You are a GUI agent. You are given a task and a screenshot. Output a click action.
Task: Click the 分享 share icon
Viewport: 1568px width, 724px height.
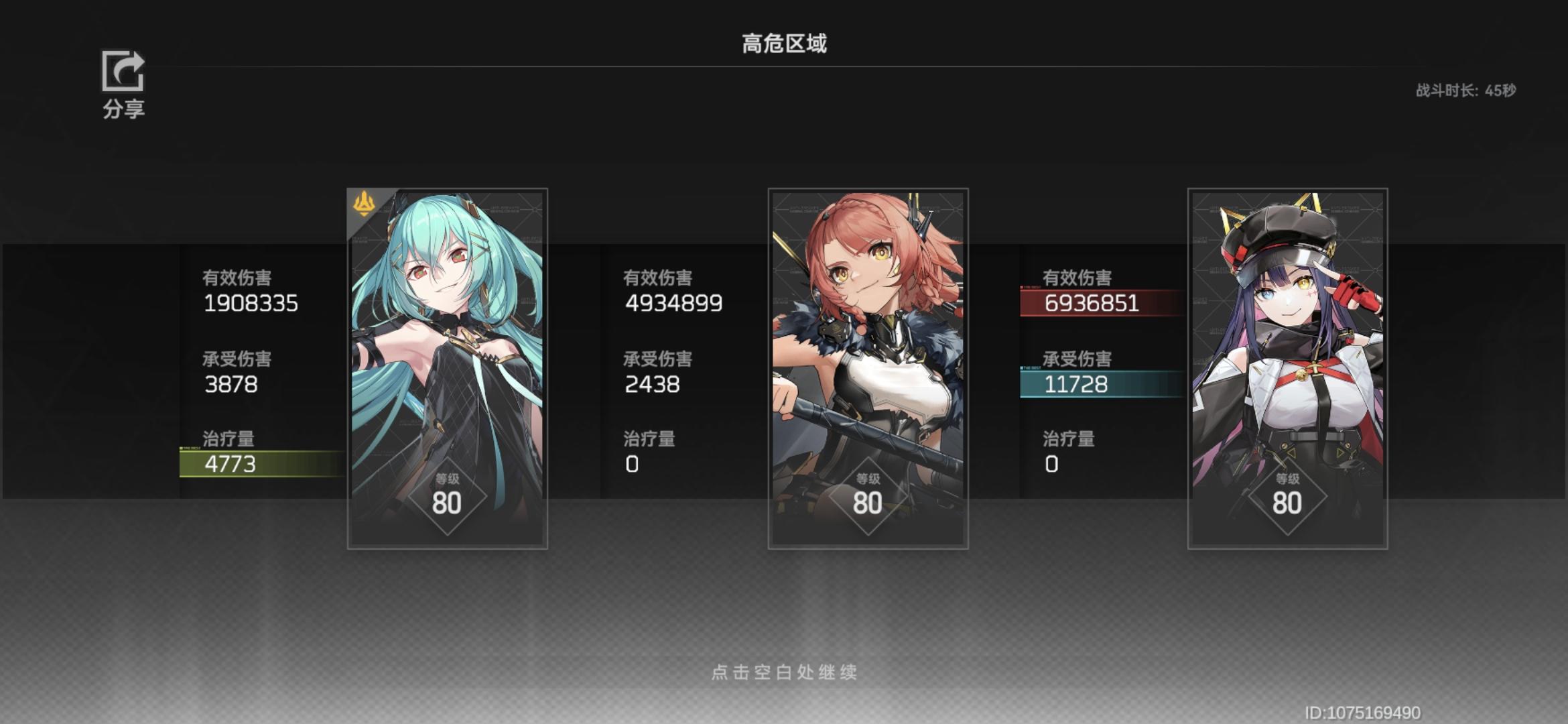(x=123, y=72)
